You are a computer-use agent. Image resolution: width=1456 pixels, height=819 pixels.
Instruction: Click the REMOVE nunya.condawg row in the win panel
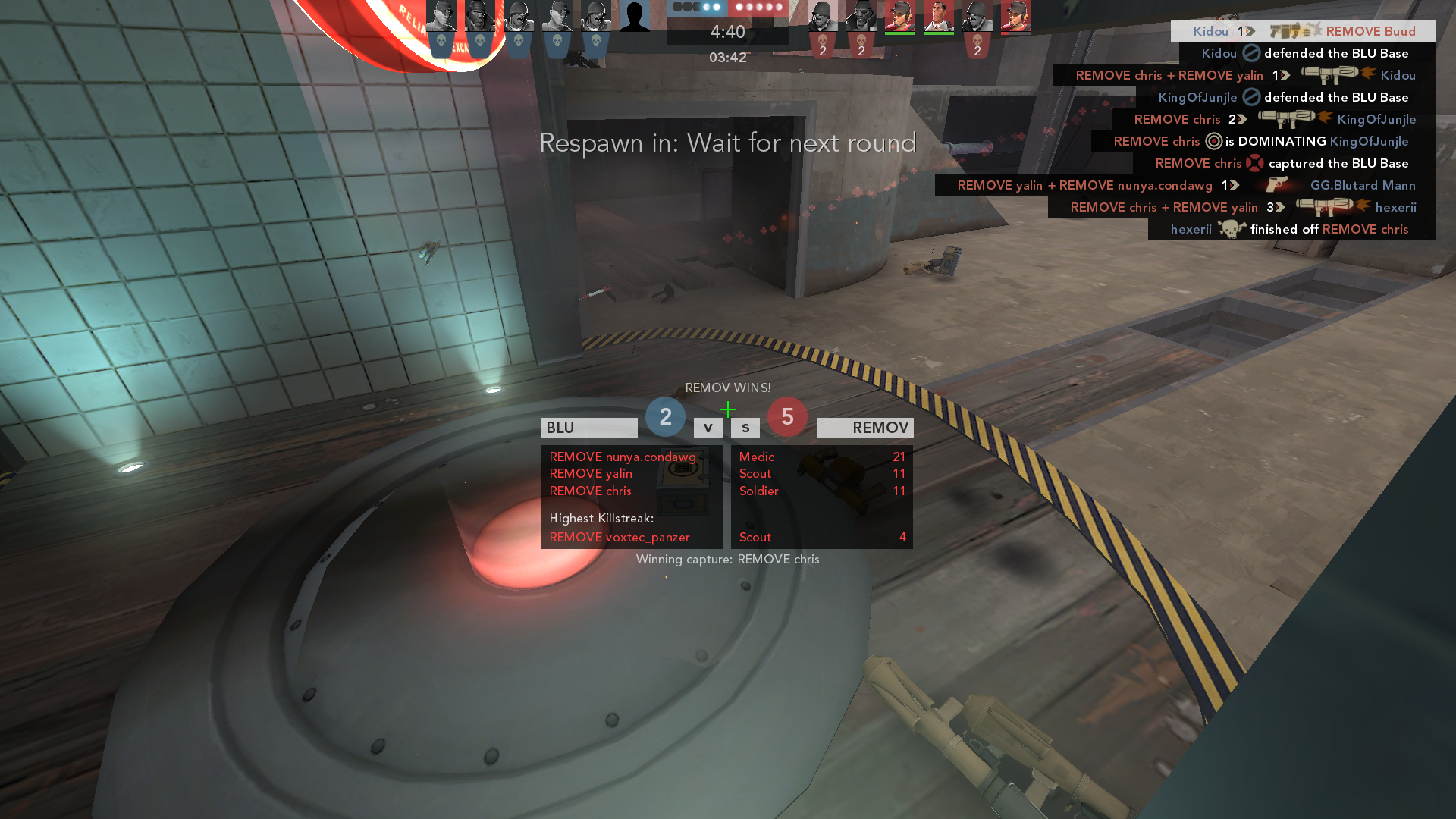point(622,457)
